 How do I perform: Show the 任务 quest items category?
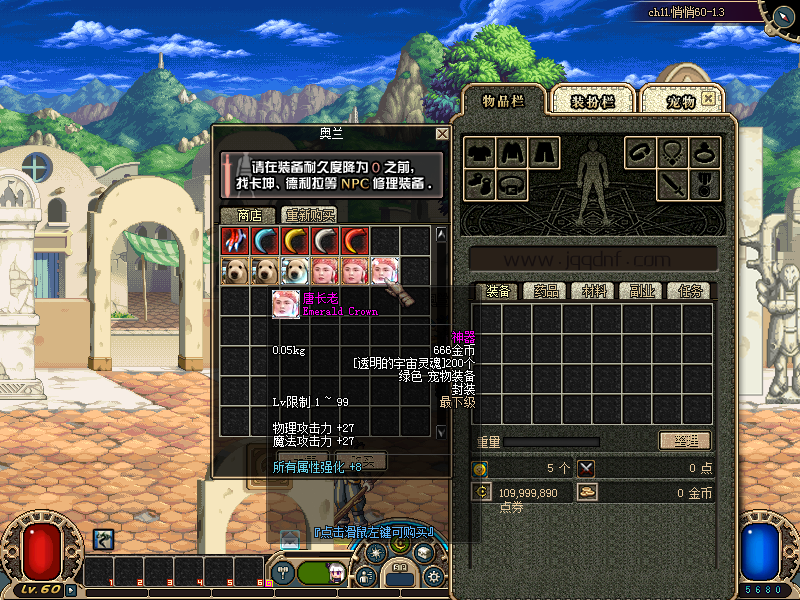tap(690, 292)
